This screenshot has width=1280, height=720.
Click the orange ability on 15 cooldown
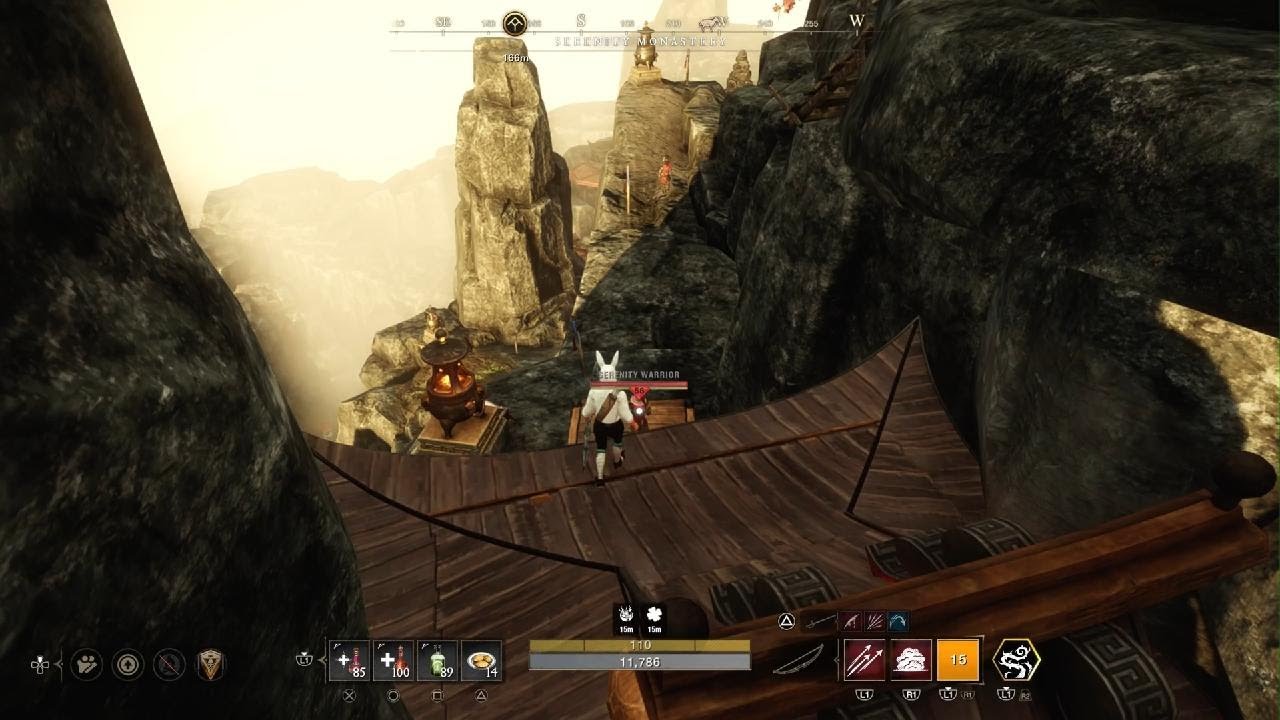958,660
